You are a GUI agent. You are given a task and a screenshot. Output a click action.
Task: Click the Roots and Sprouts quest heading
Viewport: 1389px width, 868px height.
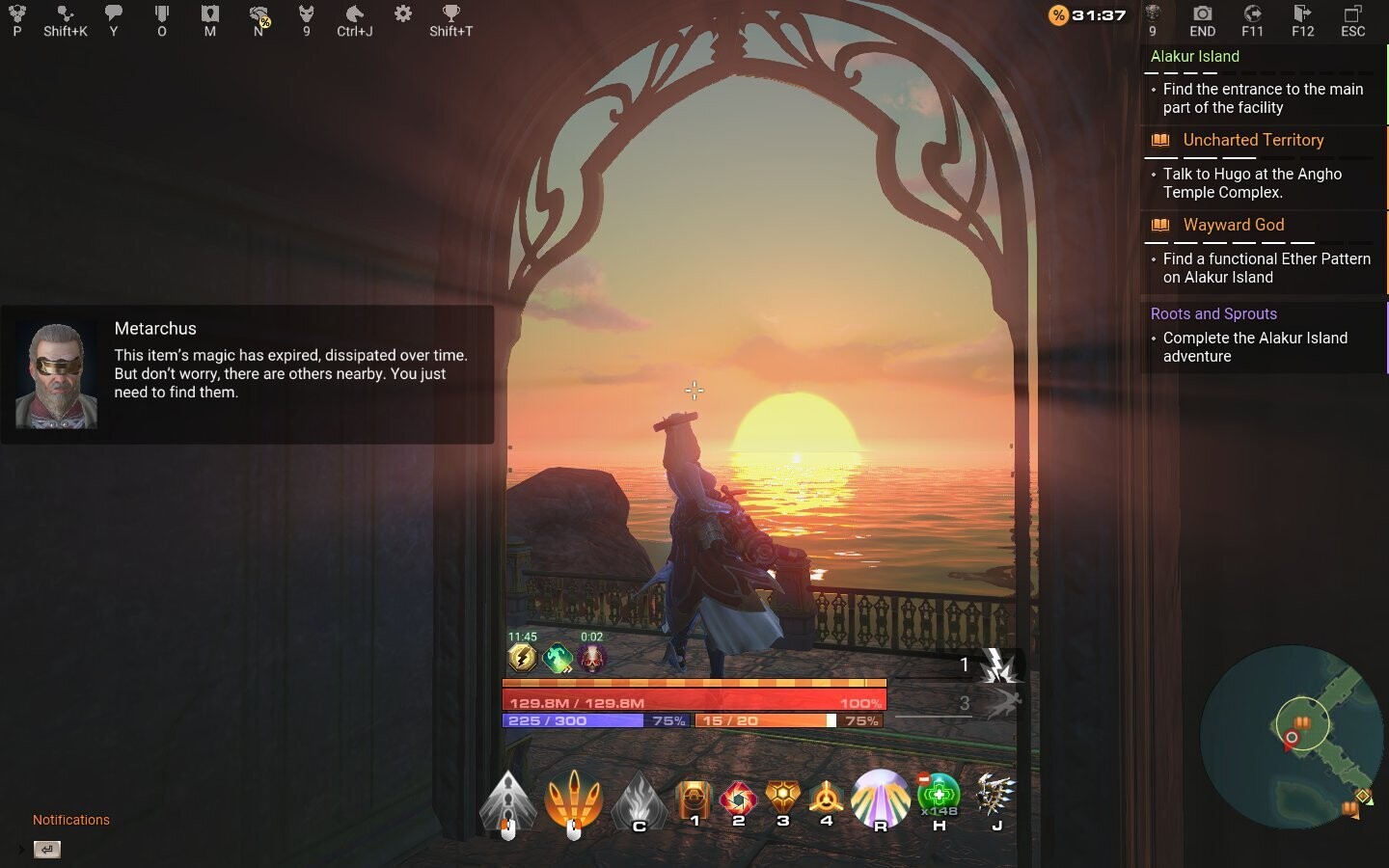pos(1215,313)
